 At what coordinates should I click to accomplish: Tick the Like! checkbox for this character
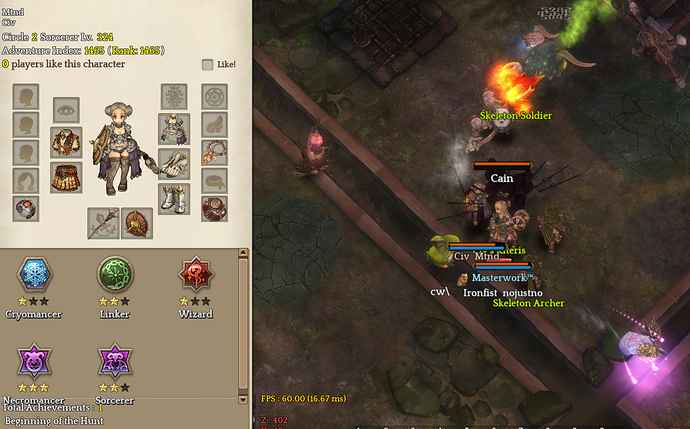(207, 65)
